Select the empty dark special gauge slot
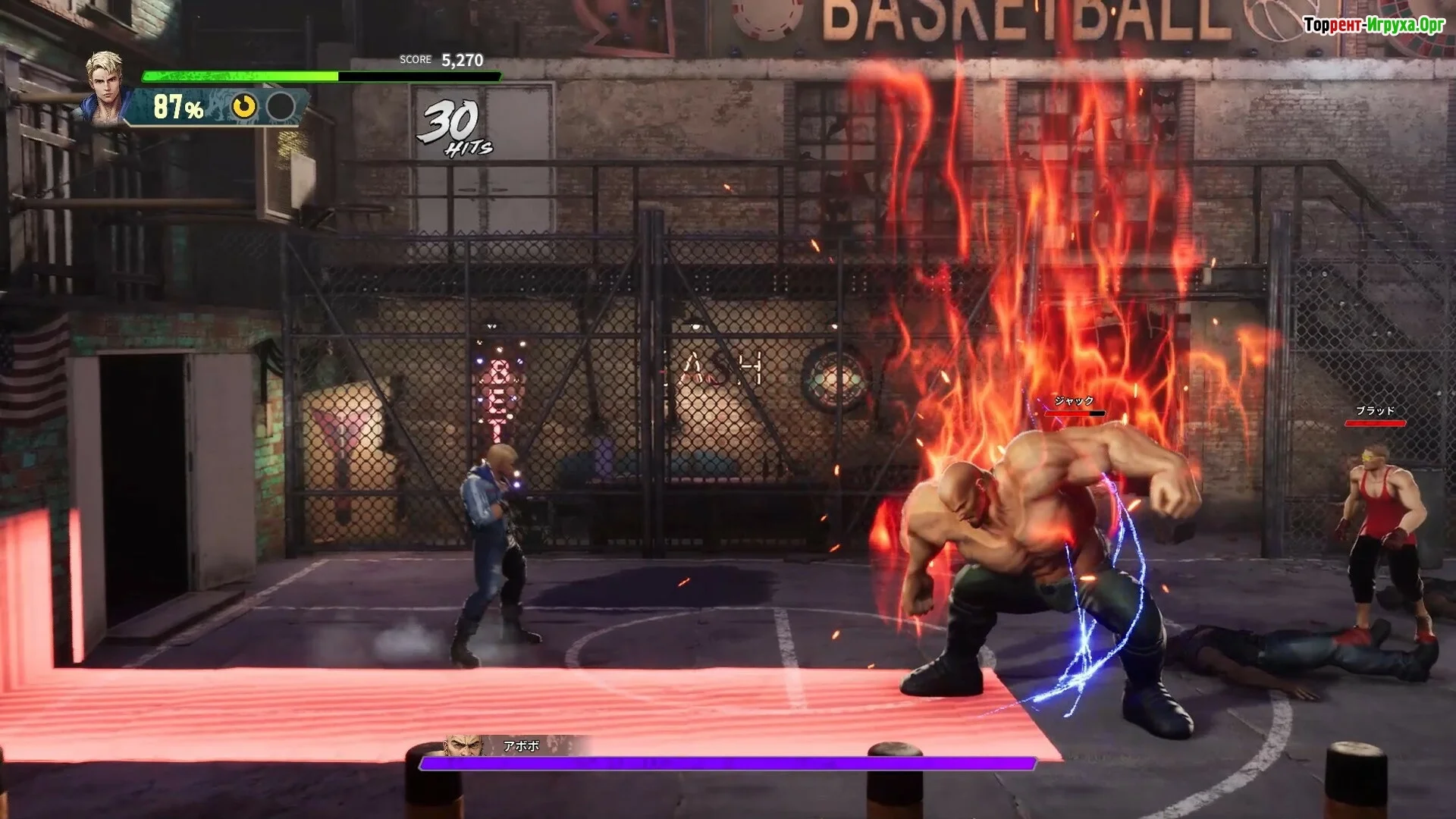The width and height of the screenshot is (1456, 819). [x=281, y=107]
